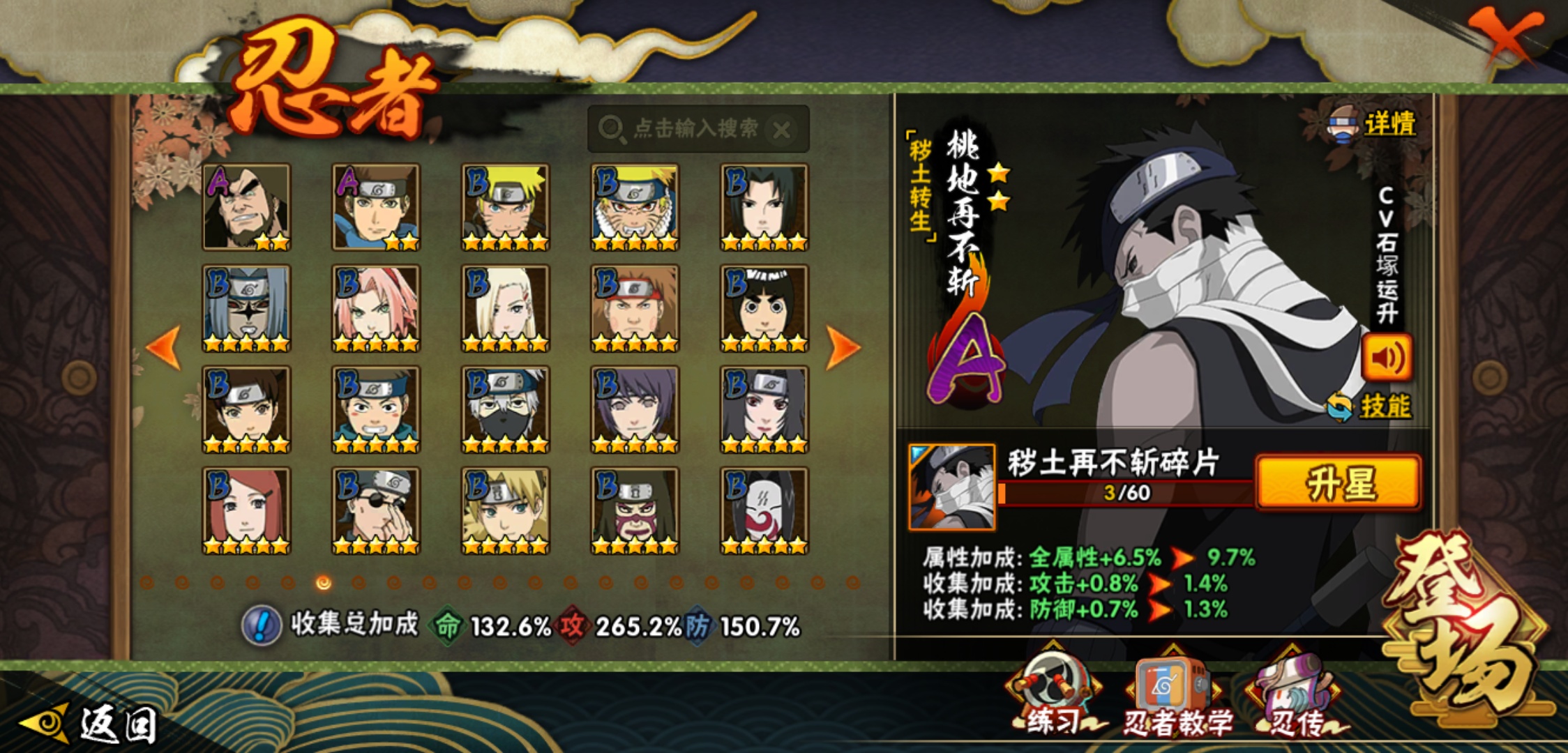Clear the search box text
Screen dimensions: 1568x753
[x=782, y=130]
